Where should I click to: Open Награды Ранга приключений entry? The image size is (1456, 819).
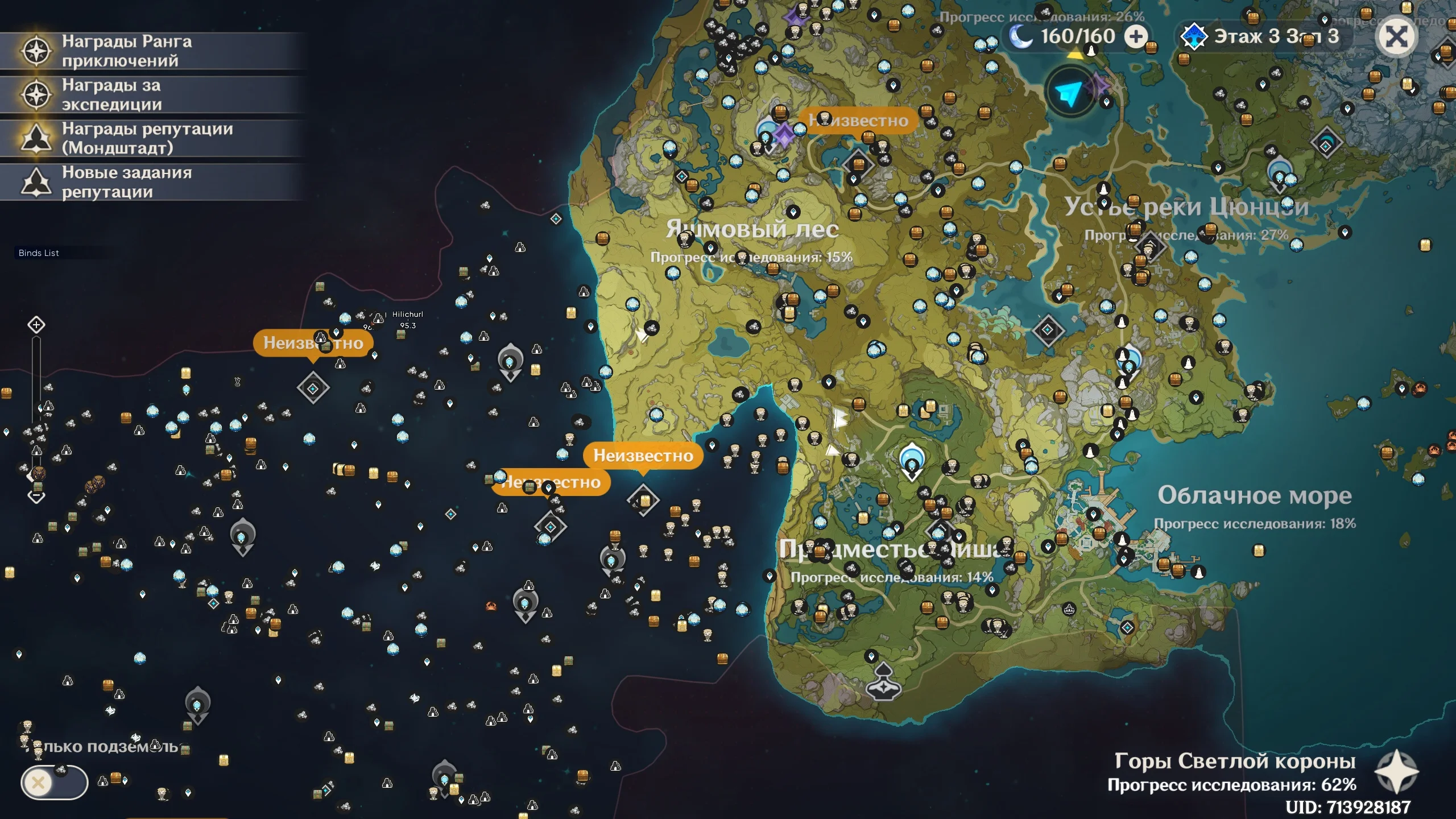pyautogui.click(x=126, y=51)
